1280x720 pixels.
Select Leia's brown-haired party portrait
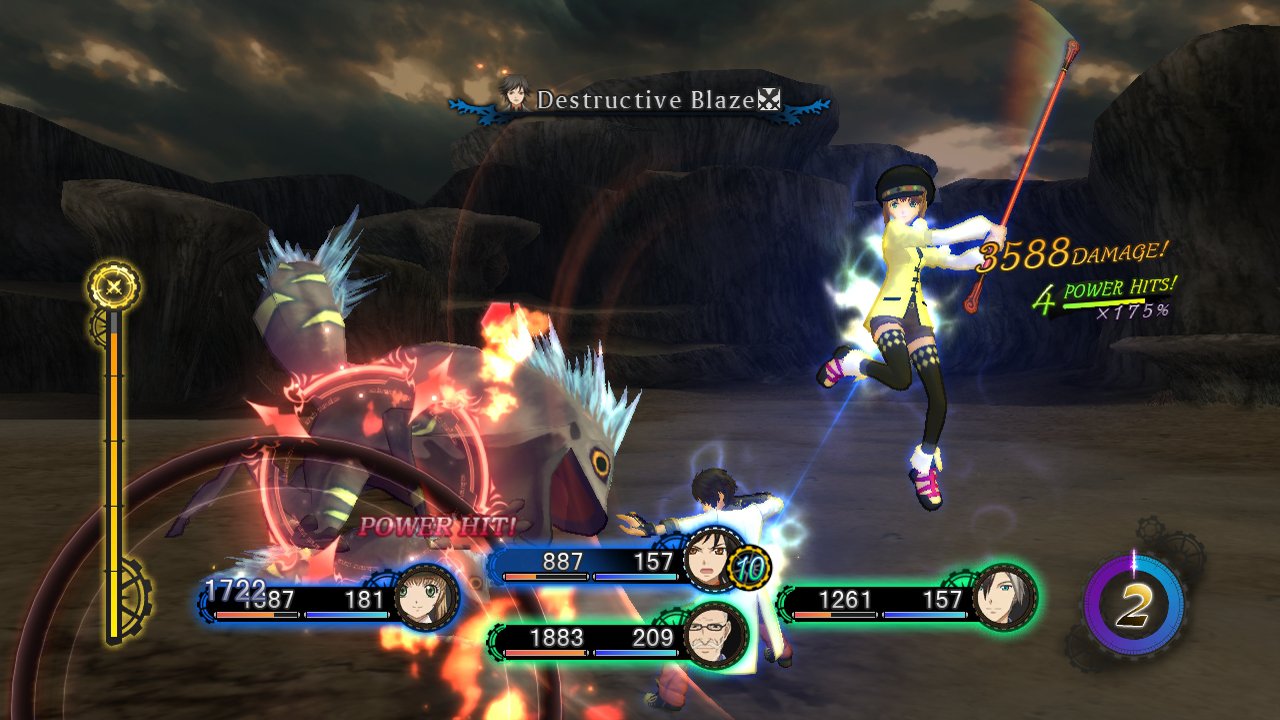(x=427, y=598)
